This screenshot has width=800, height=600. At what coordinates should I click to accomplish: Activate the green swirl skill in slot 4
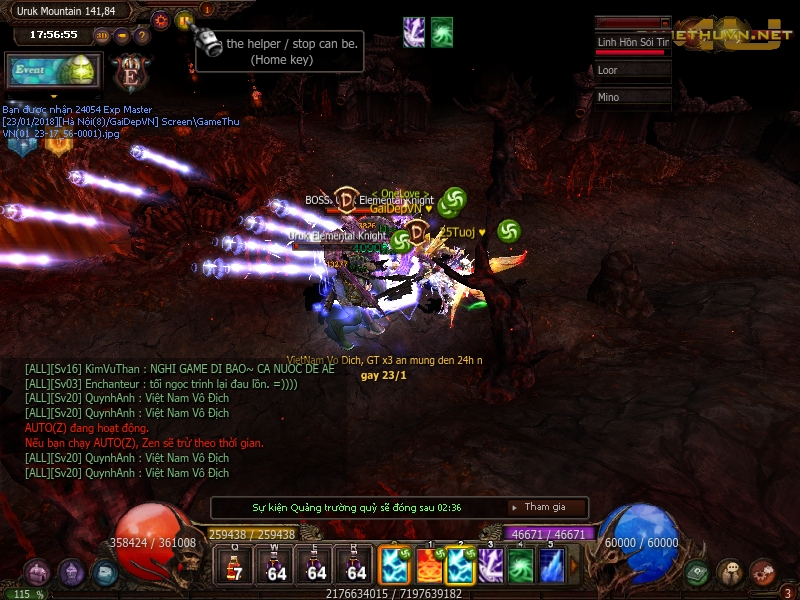pyautogui.click(x=521, y=566)
